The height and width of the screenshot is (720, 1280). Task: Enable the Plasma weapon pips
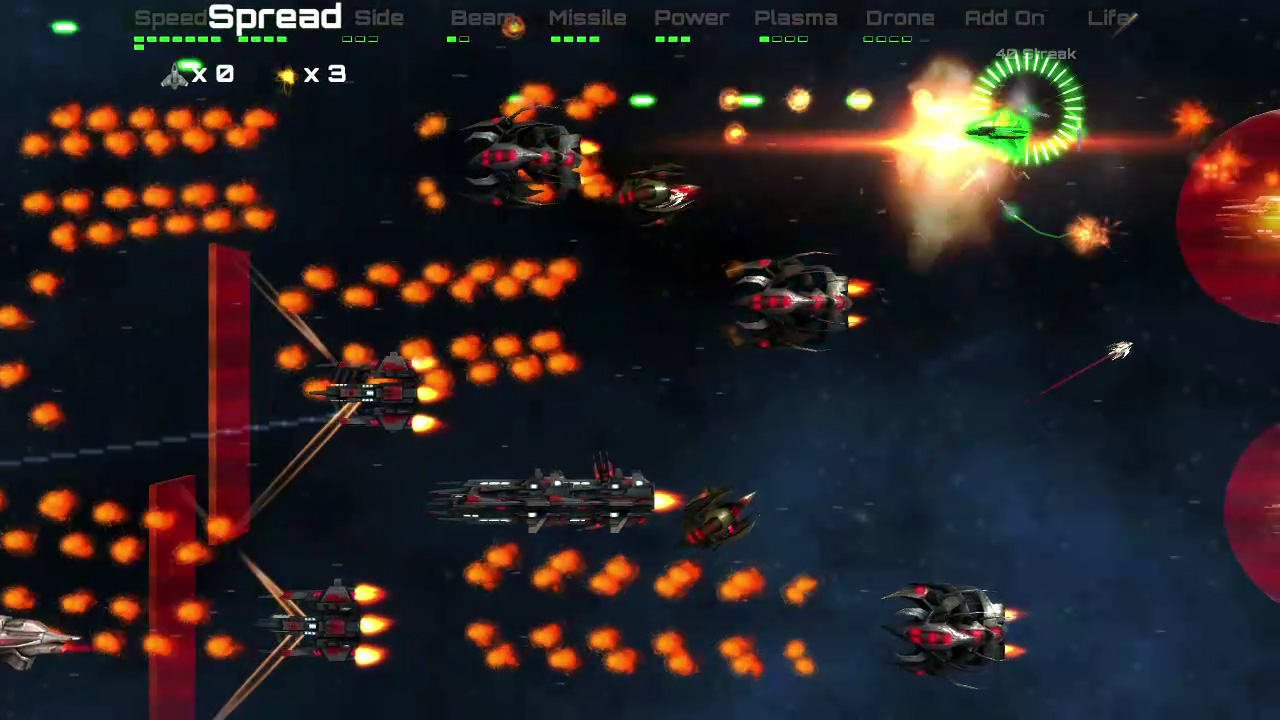[x=796, y=17]
